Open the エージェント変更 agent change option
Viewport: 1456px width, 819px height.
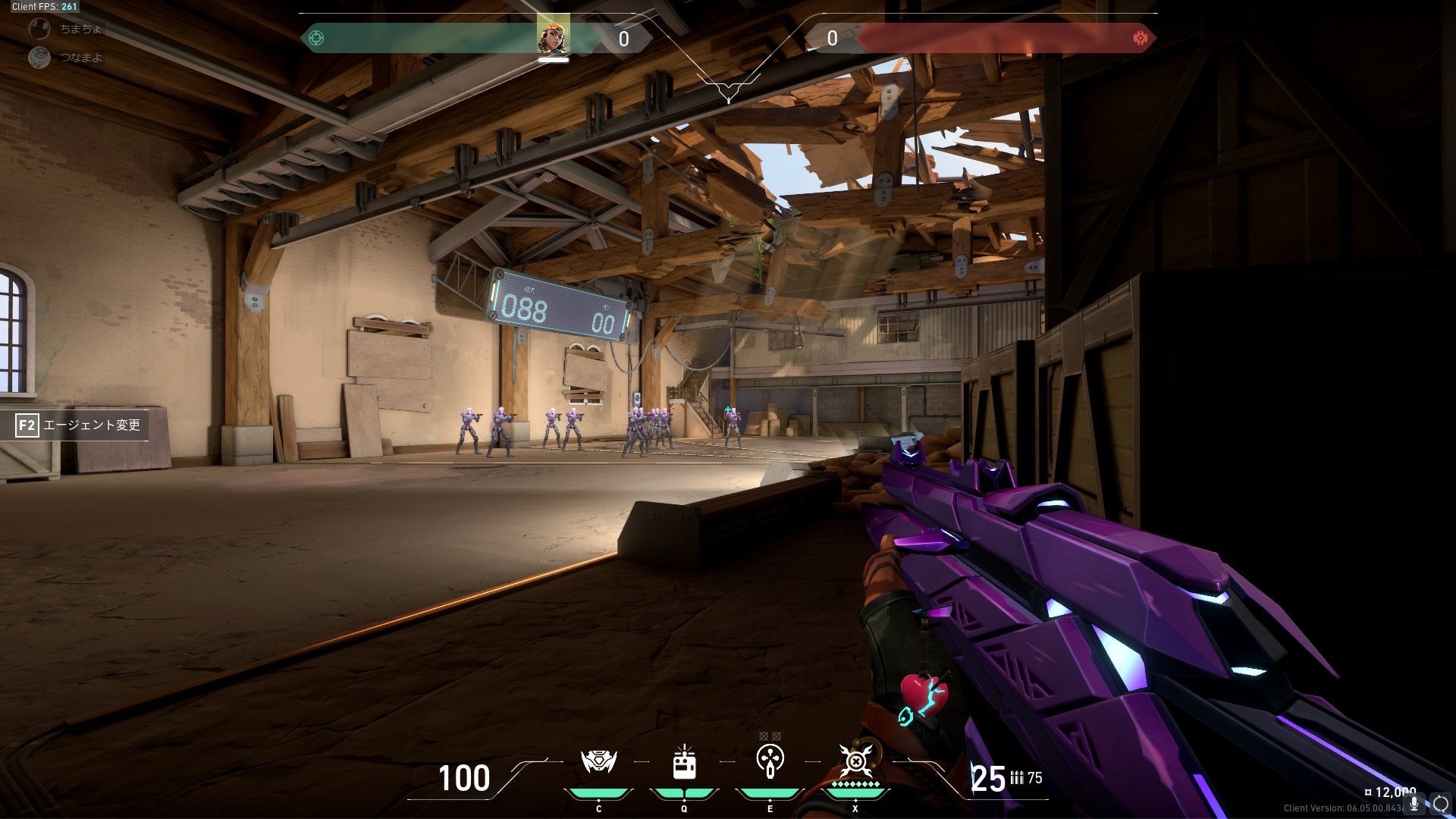coord(80,425)
